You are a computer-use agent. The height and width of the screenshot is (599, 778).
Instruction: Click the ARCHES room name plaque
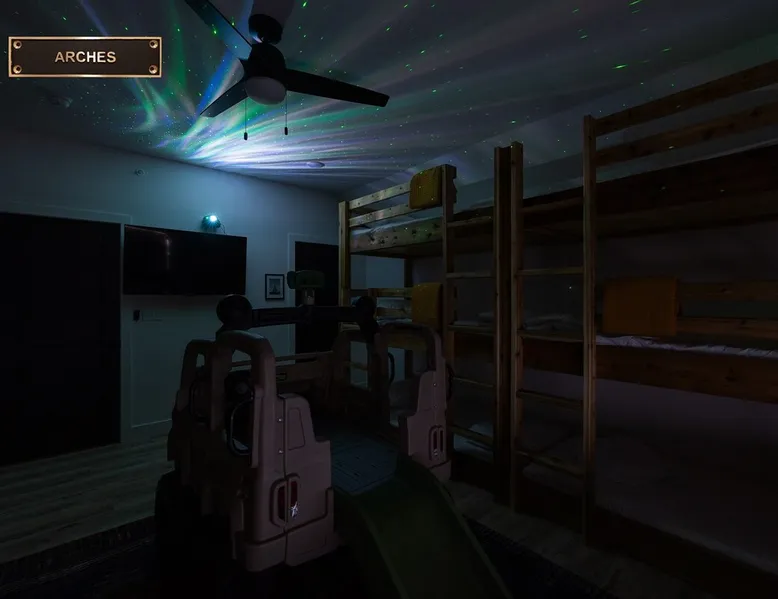coord(85,57)
